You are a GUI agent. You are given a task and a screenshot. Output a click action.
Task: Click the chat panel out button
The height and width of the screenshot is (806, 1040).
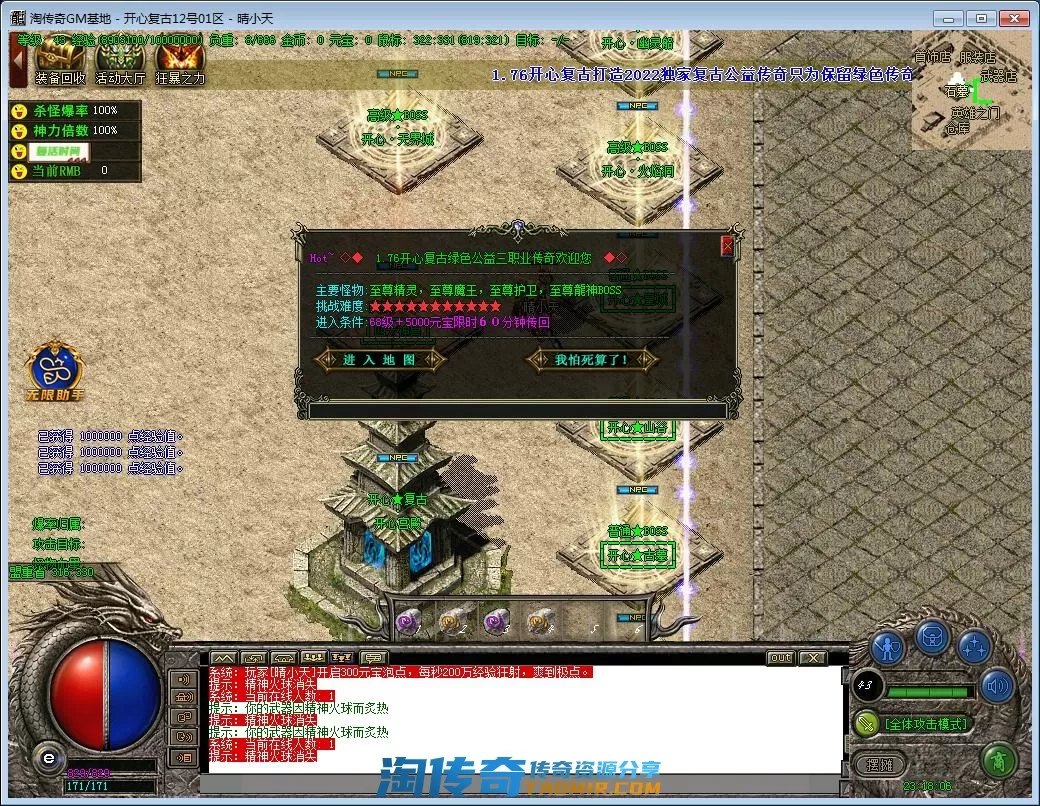pos(780,658)
